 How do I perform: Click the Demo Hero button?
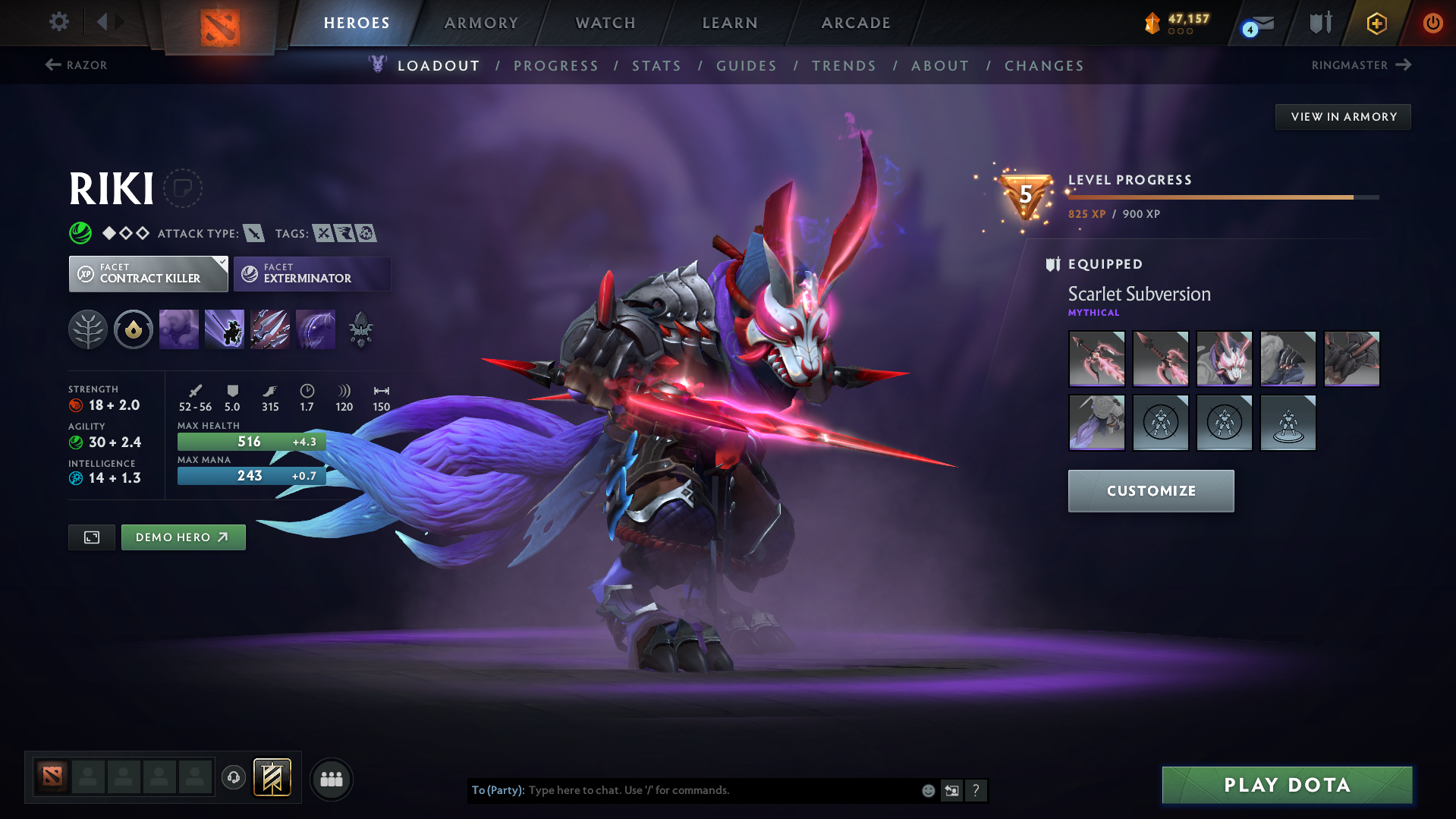183,537
